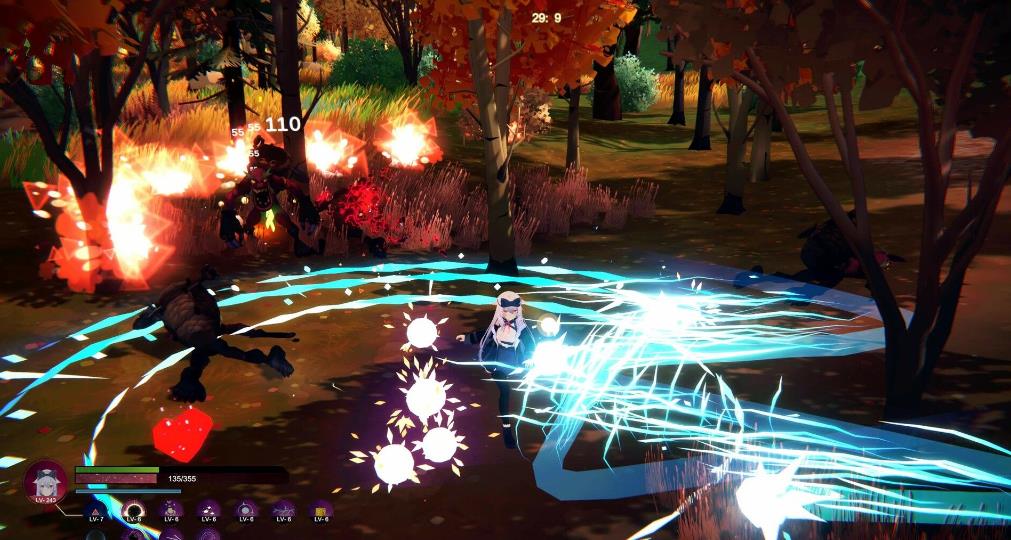
Task: Select the lightning branch skill icon
Action: [284, 510]
